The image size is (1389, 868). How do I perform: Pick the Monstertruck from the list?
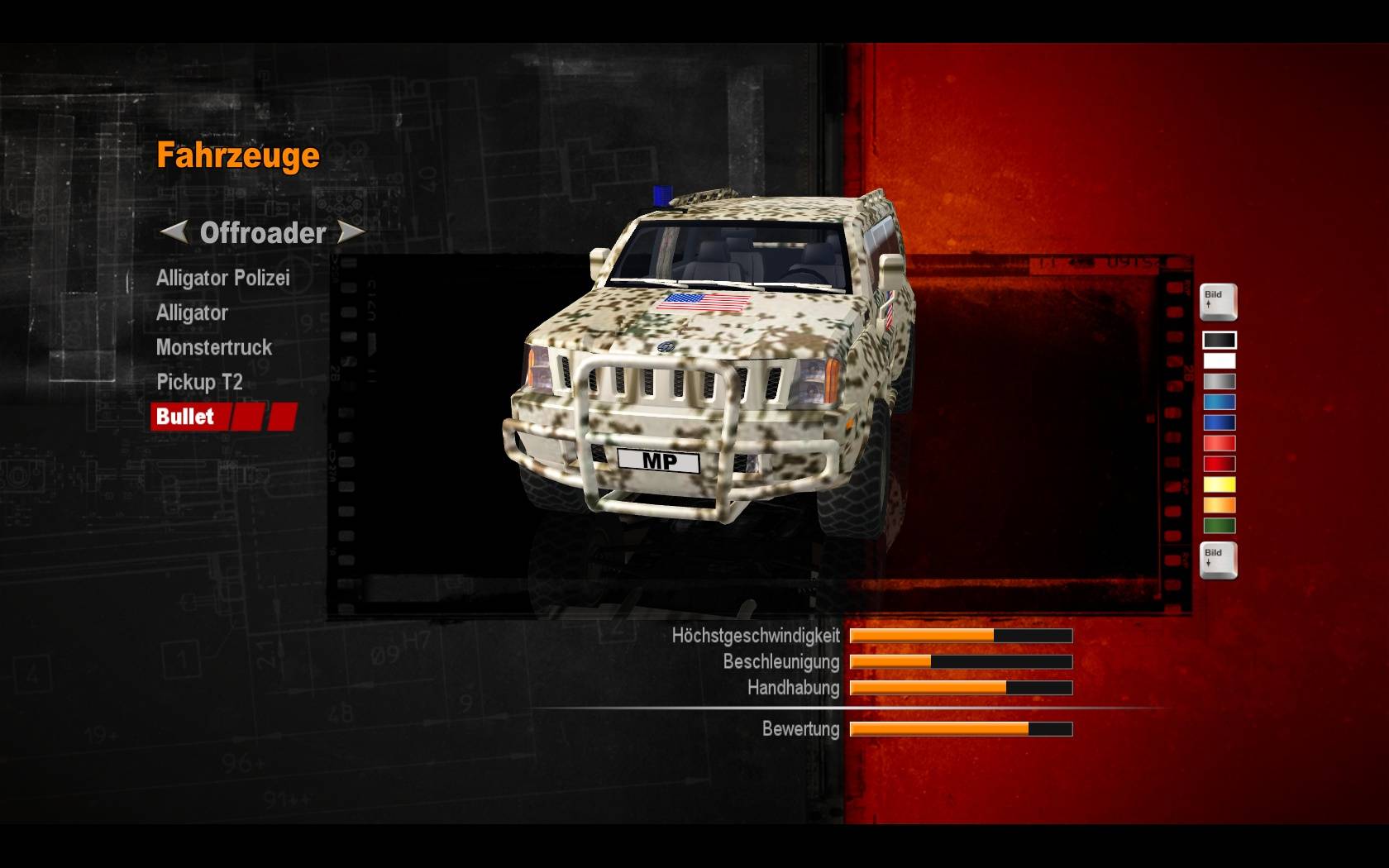[x=213, y=348]
